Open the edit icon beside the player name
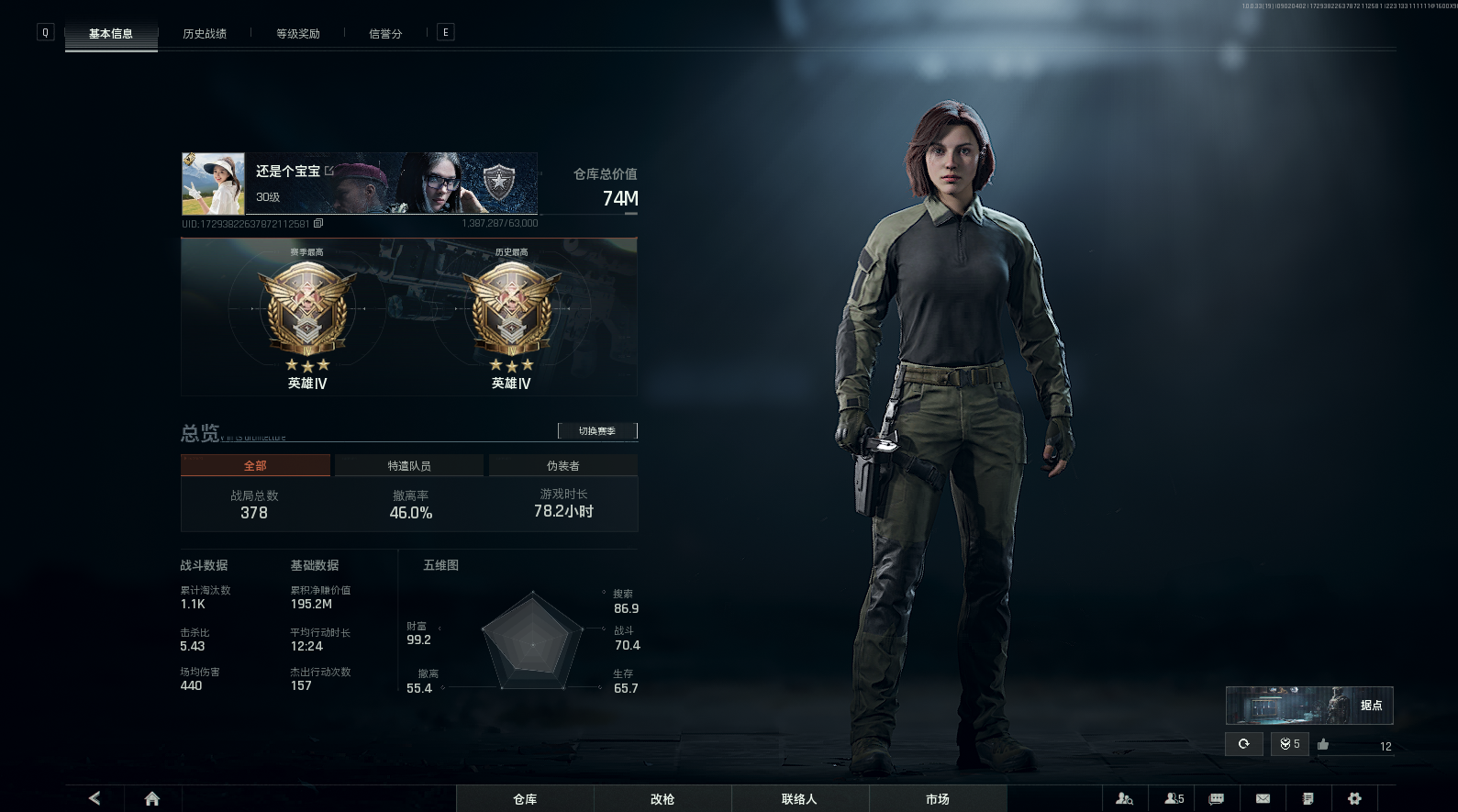This screenshot has width=1458, height=812. [329, 171]
